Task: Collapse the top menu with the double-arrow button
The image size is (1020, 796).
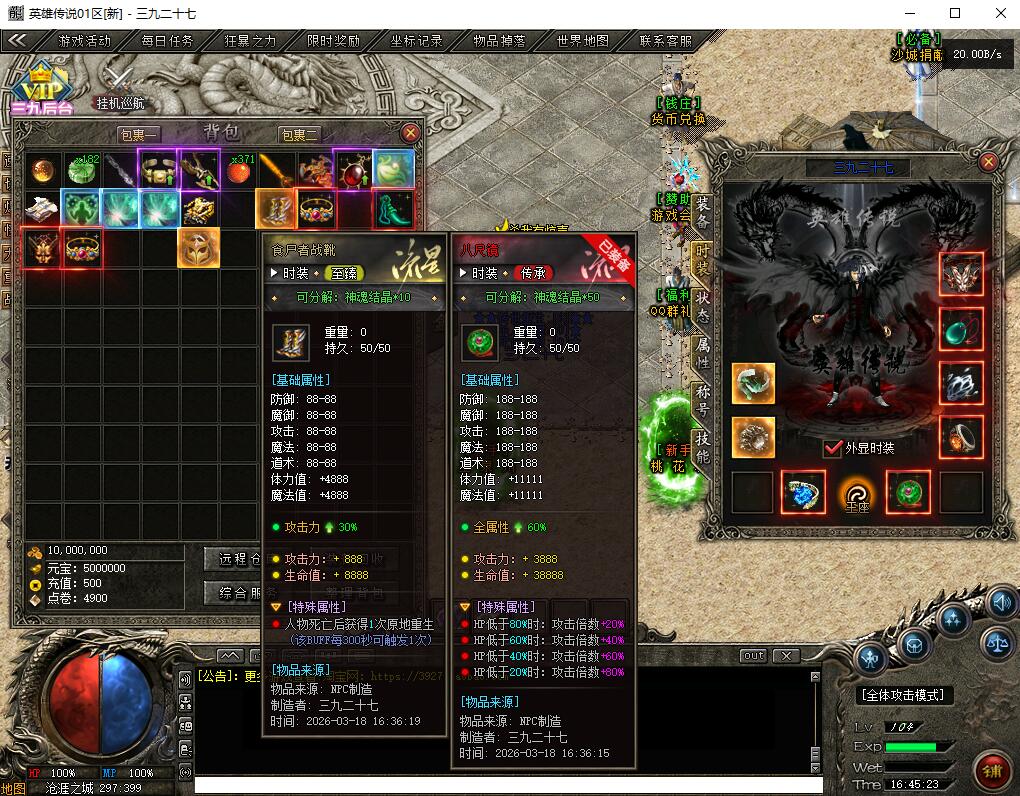Action: pyautogui.click(x=18, y=41)
